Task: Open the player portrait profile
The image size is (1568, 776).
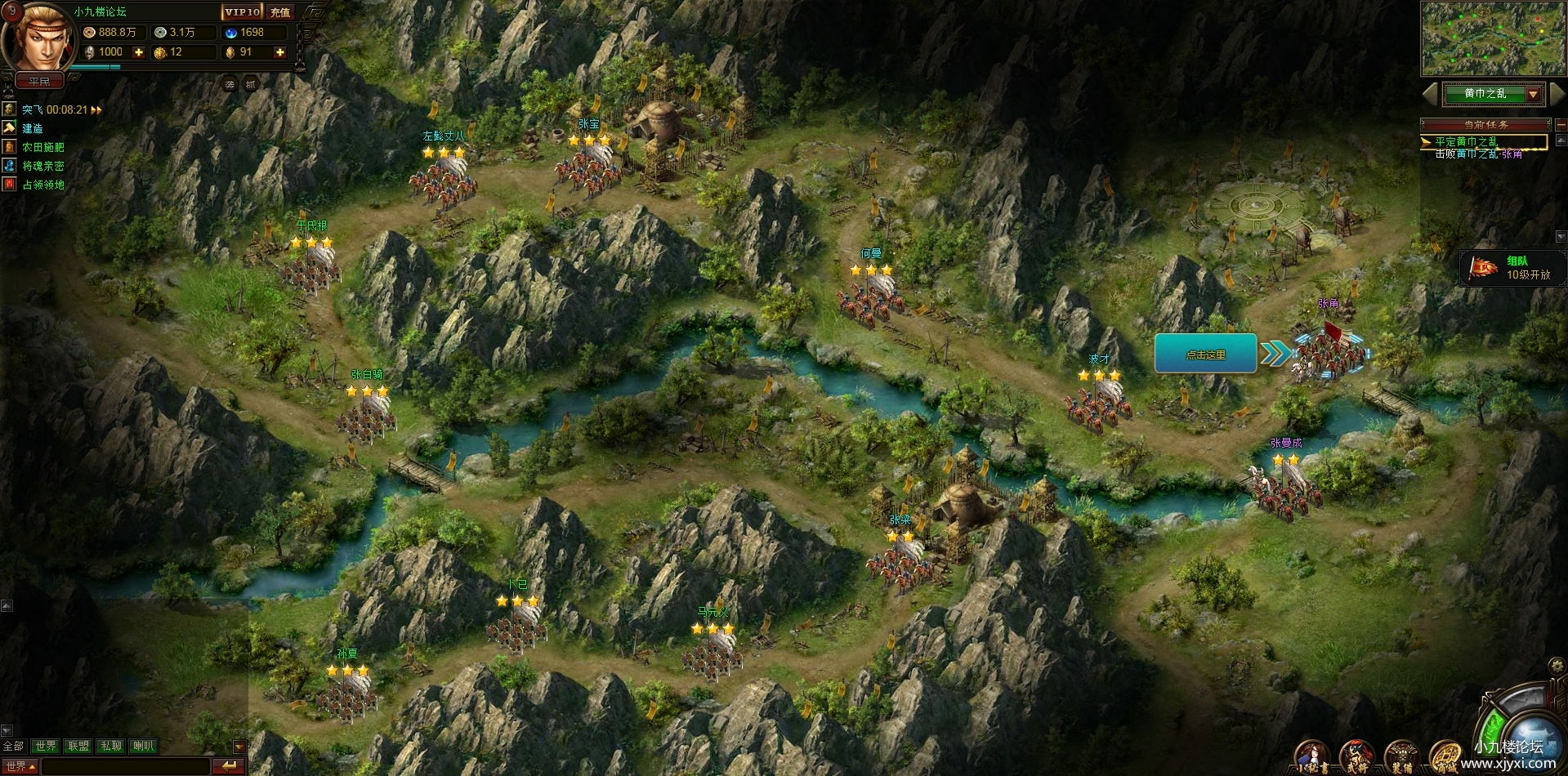Action: (37, 39)
